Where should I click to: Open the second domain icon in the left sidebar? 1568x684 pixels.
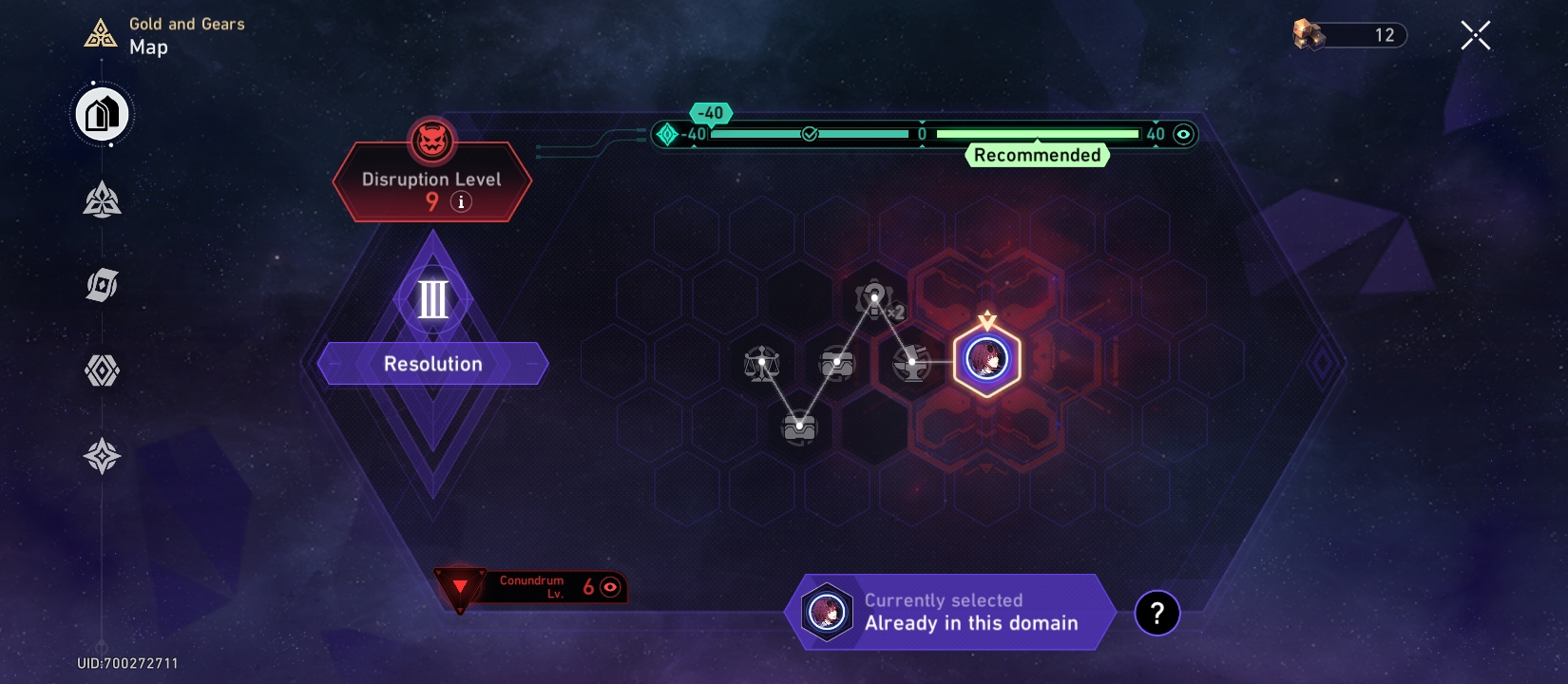101,201
